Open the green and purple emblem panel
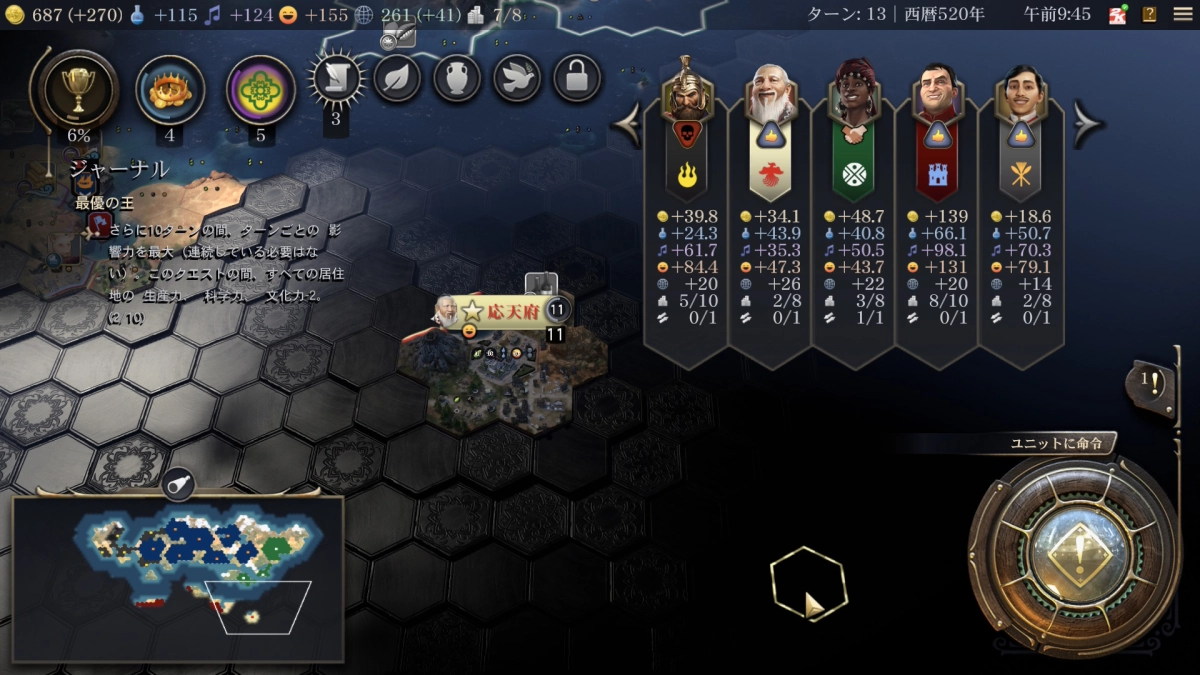 pos(261,90)
